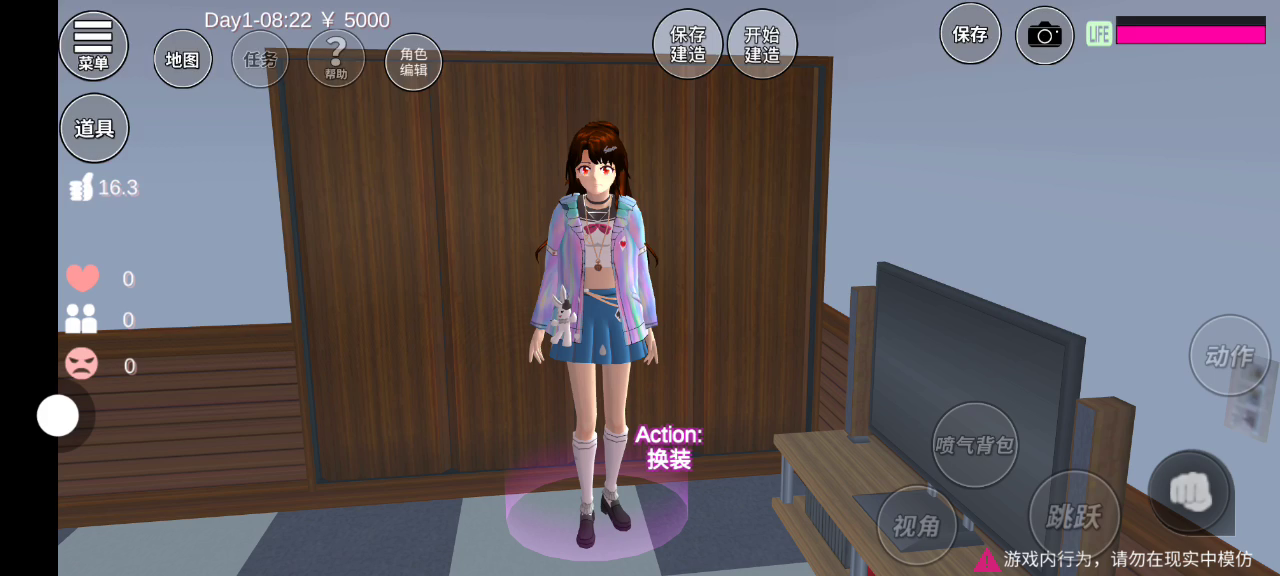Activate the 喷气背包 jetpack
Viewport: 1280px width, 576px height.
[x=974, y=445]
